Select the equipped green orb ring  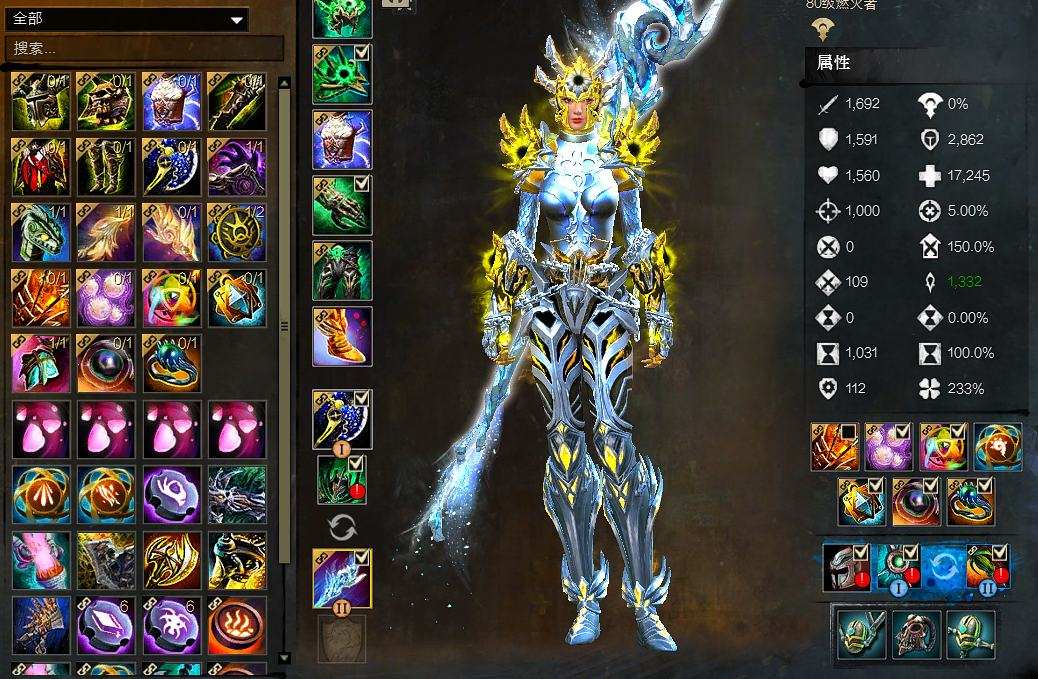click(x=970, y=501)
